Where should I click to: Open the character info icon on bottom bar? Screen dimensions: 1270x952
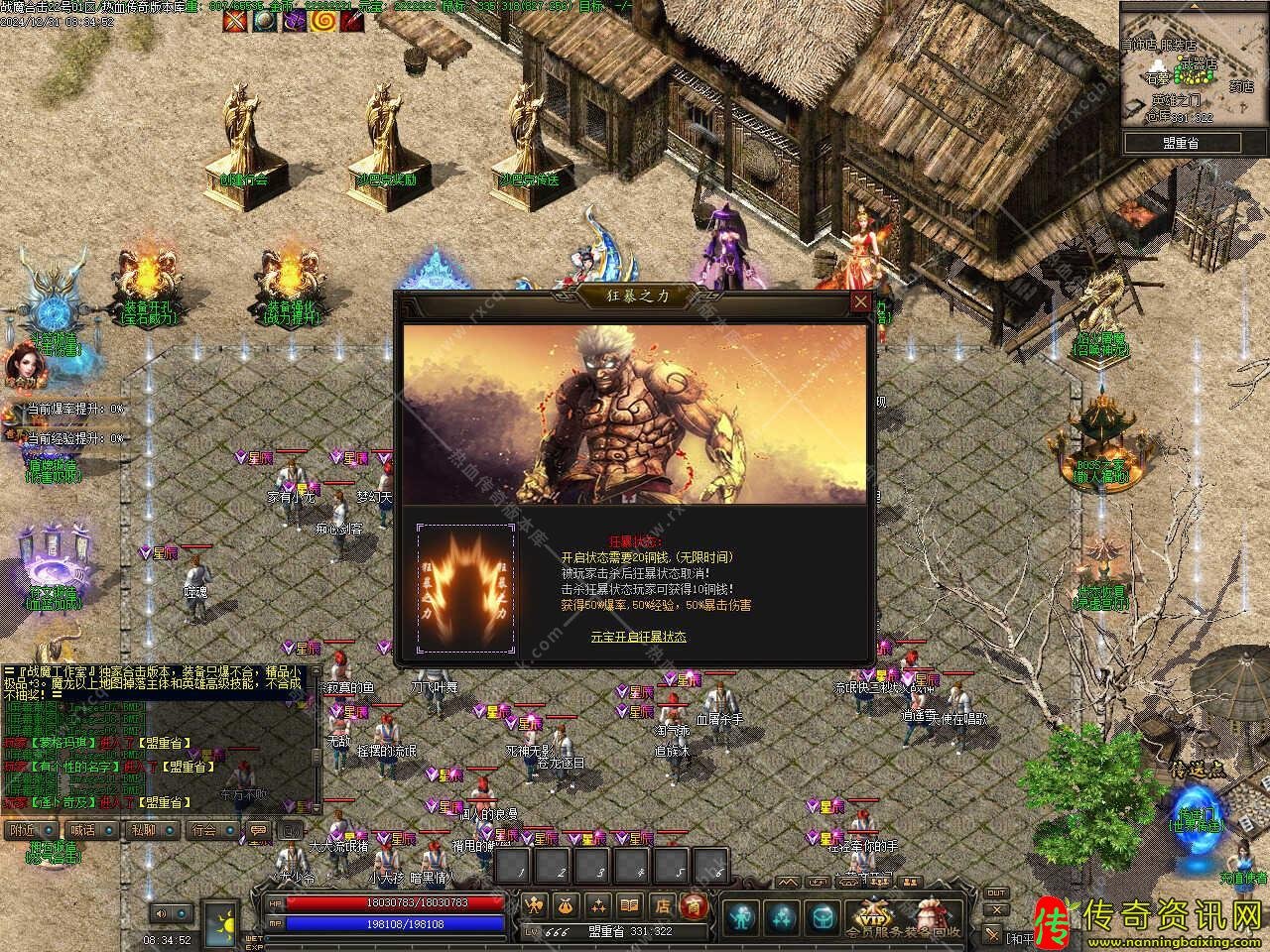tap(533, 905)
